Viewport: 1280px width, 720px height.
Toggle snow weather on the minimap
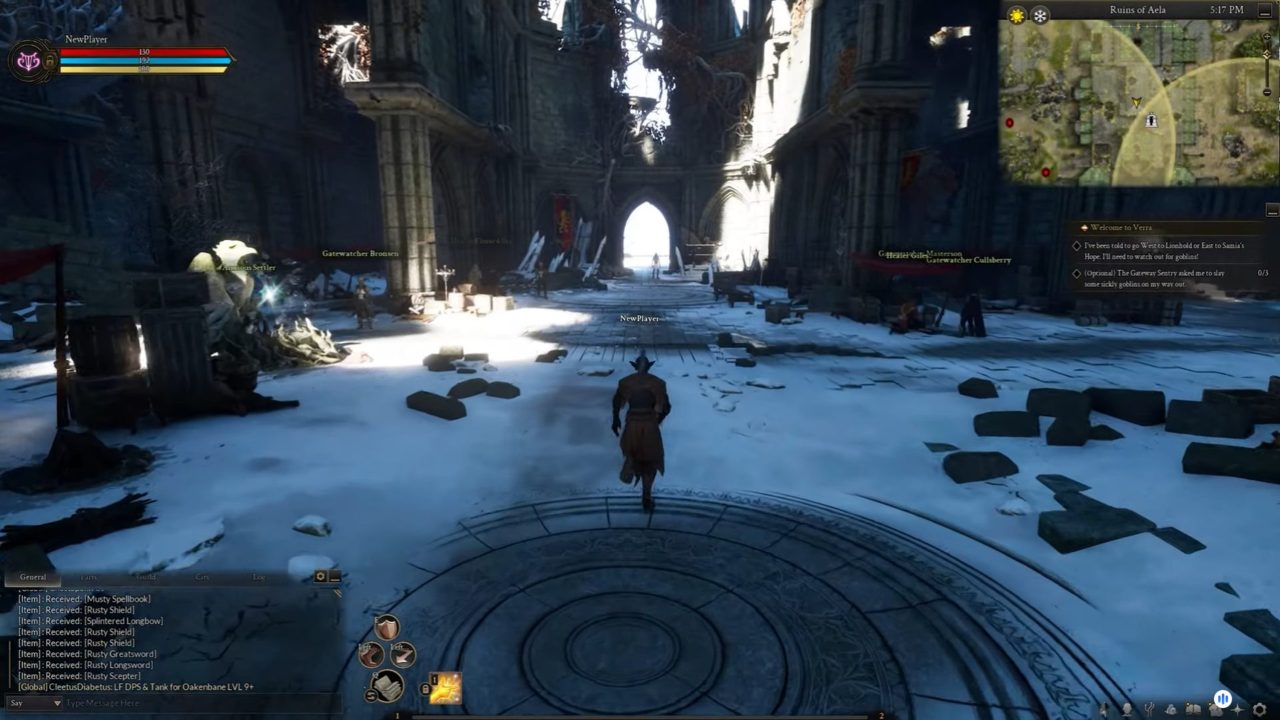coord(1039,13)
